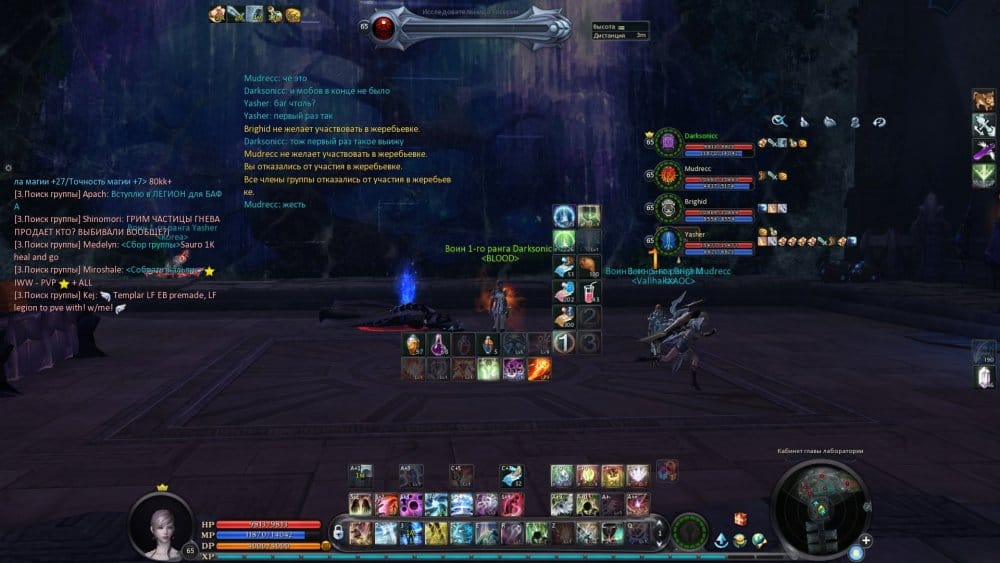Select Mudrecc in the group list

pyautogui.click(x=669, y=176)
